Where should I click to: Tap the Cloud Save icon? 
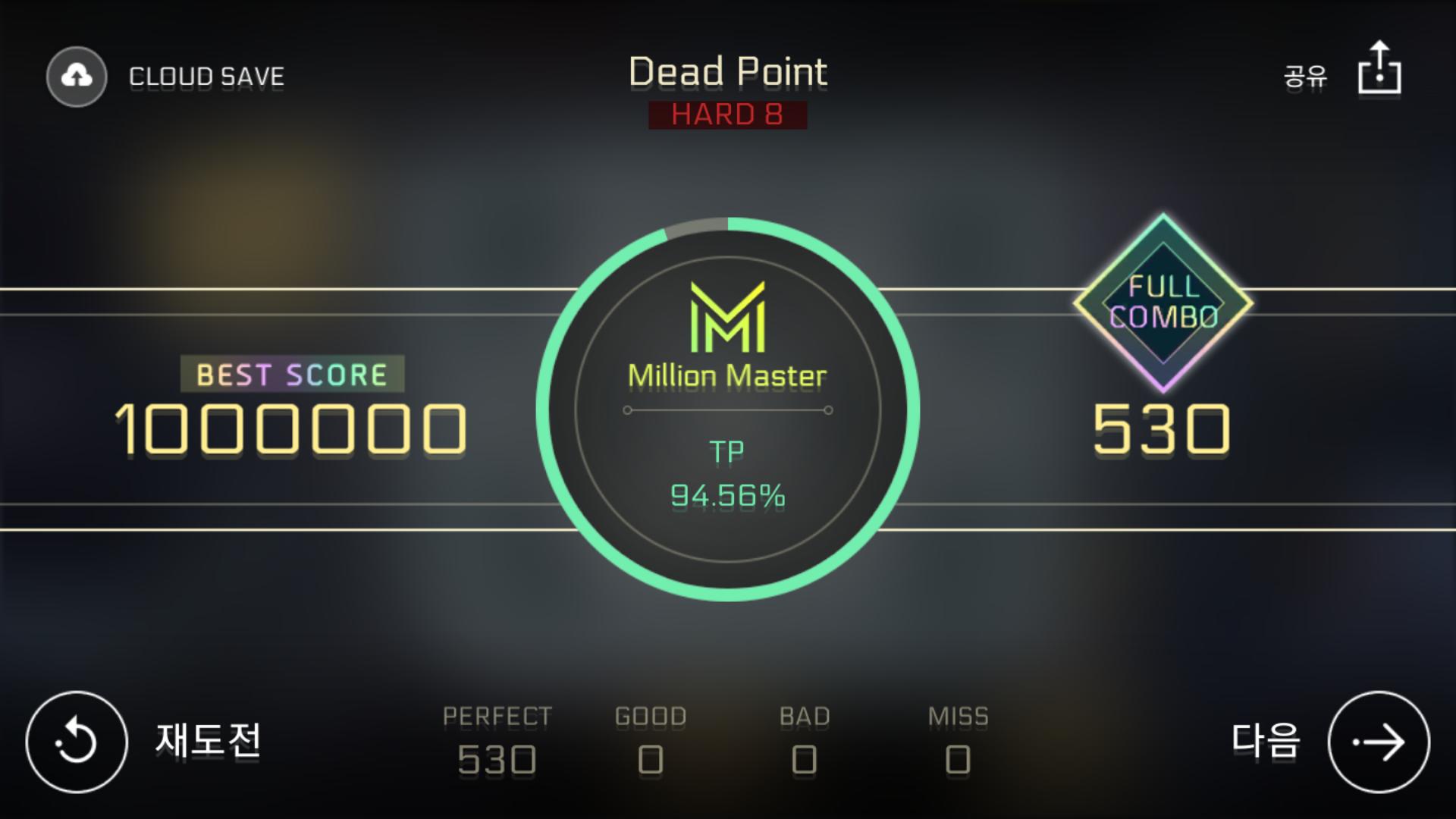click(x=77, y=77)
